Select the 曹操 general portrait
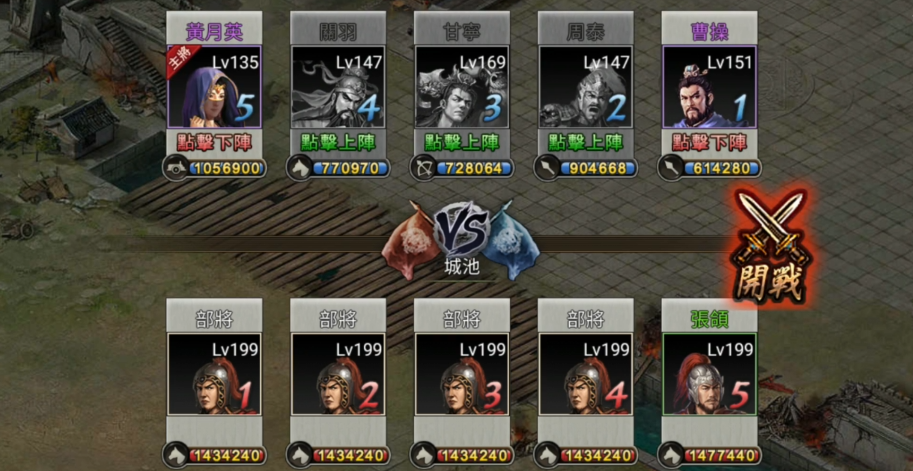The width and height of the screenshot is (913, 471). tap(709, 88)
